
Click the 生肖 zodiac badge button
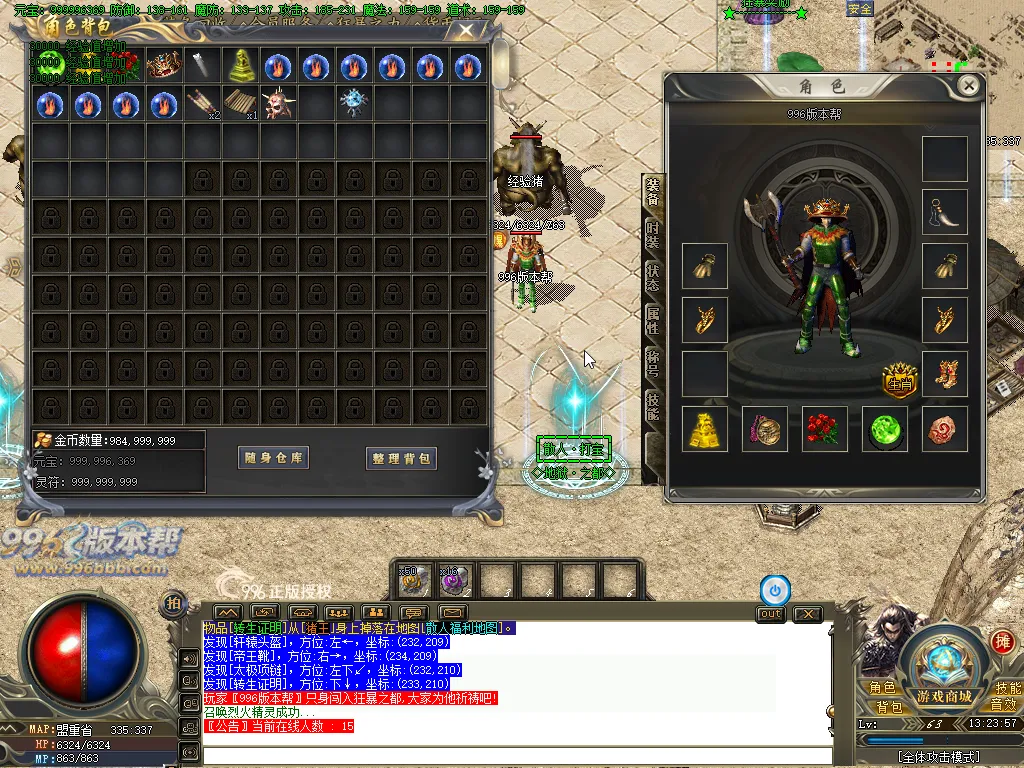899,378
